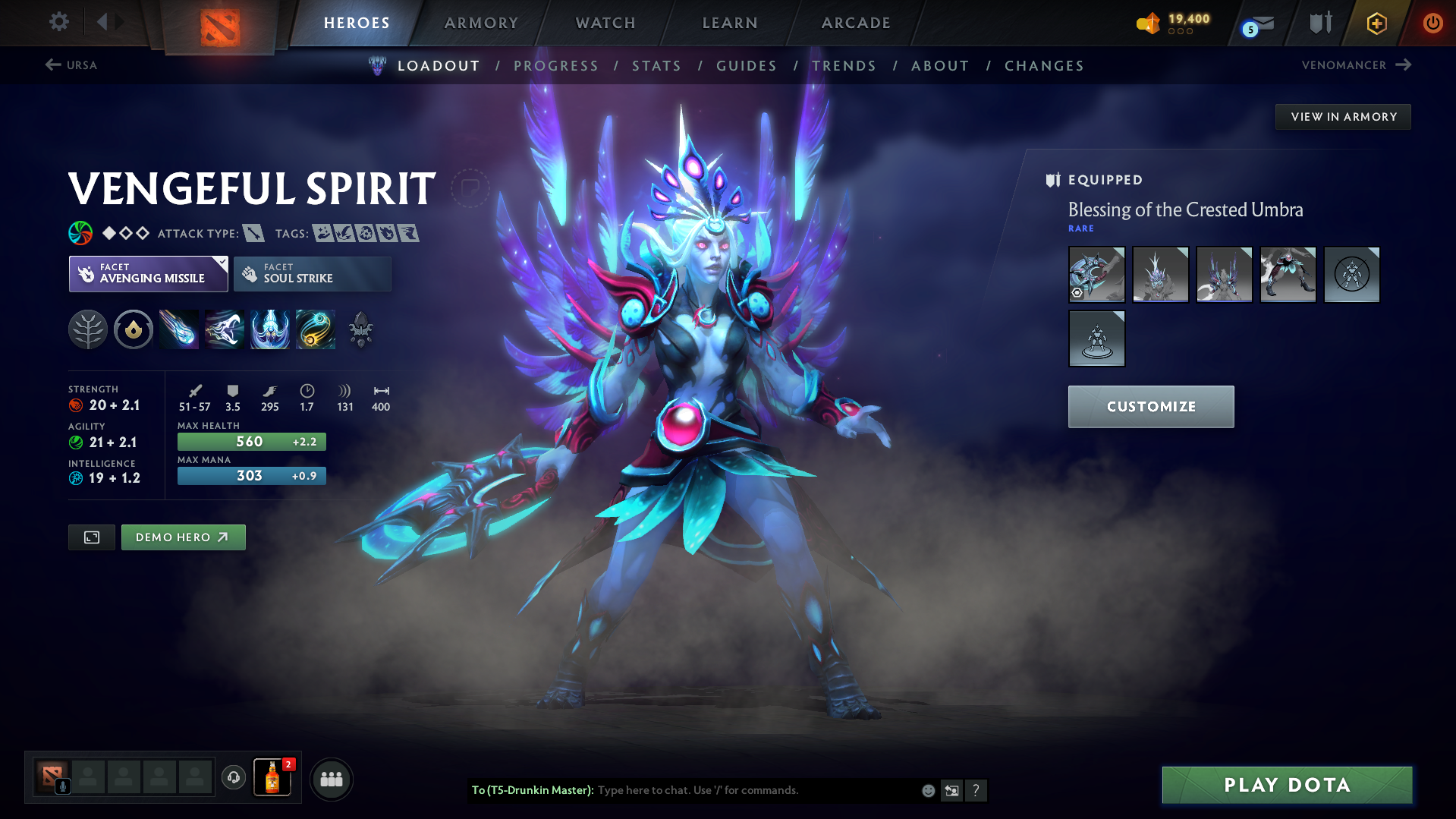Open the emoticon picker in chat
Screen dimensions: 1456x819
pyautogui.click(x=927, y=790)
